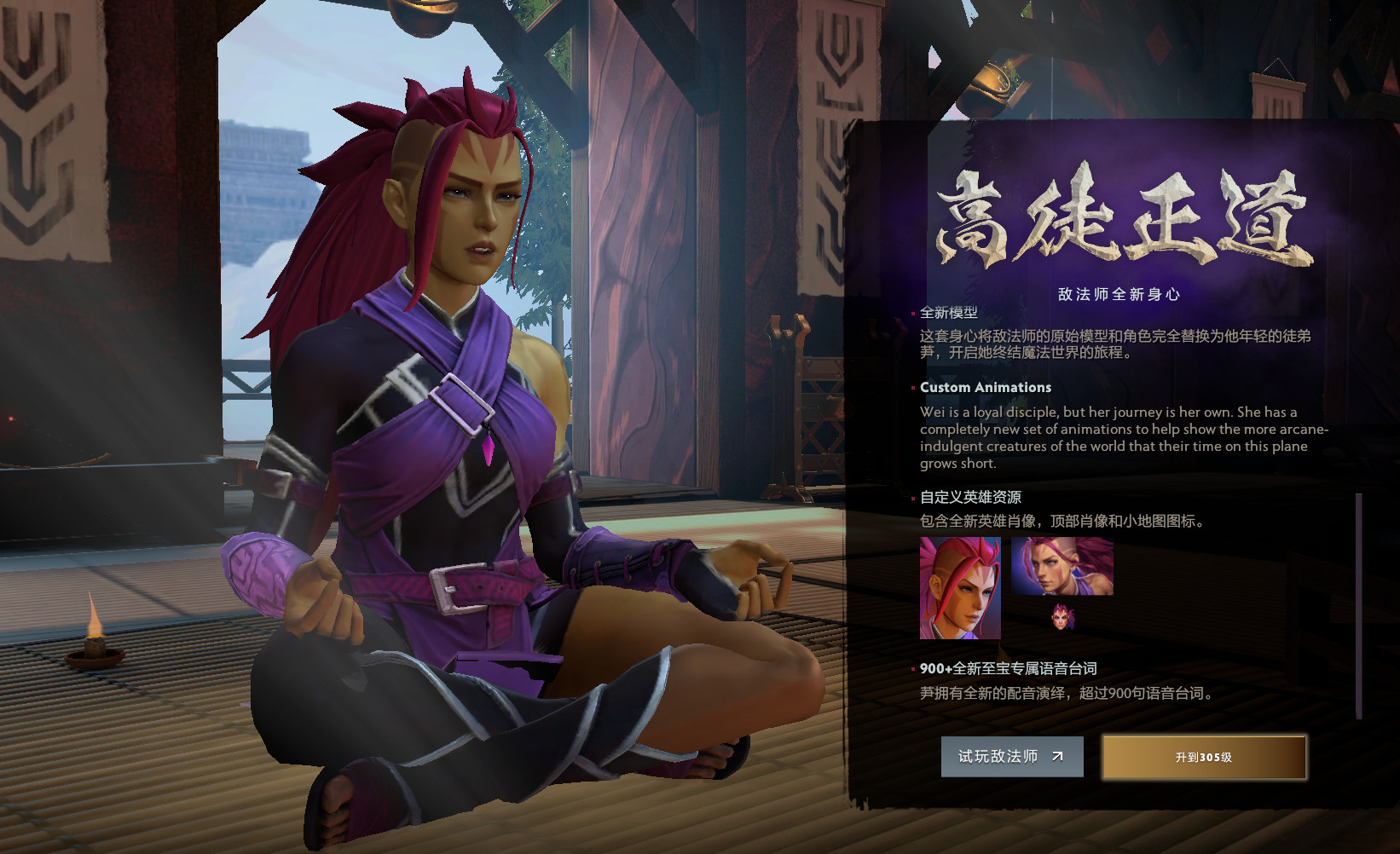Click the bullet marker next to Custom Animations

tap(912, 388)
